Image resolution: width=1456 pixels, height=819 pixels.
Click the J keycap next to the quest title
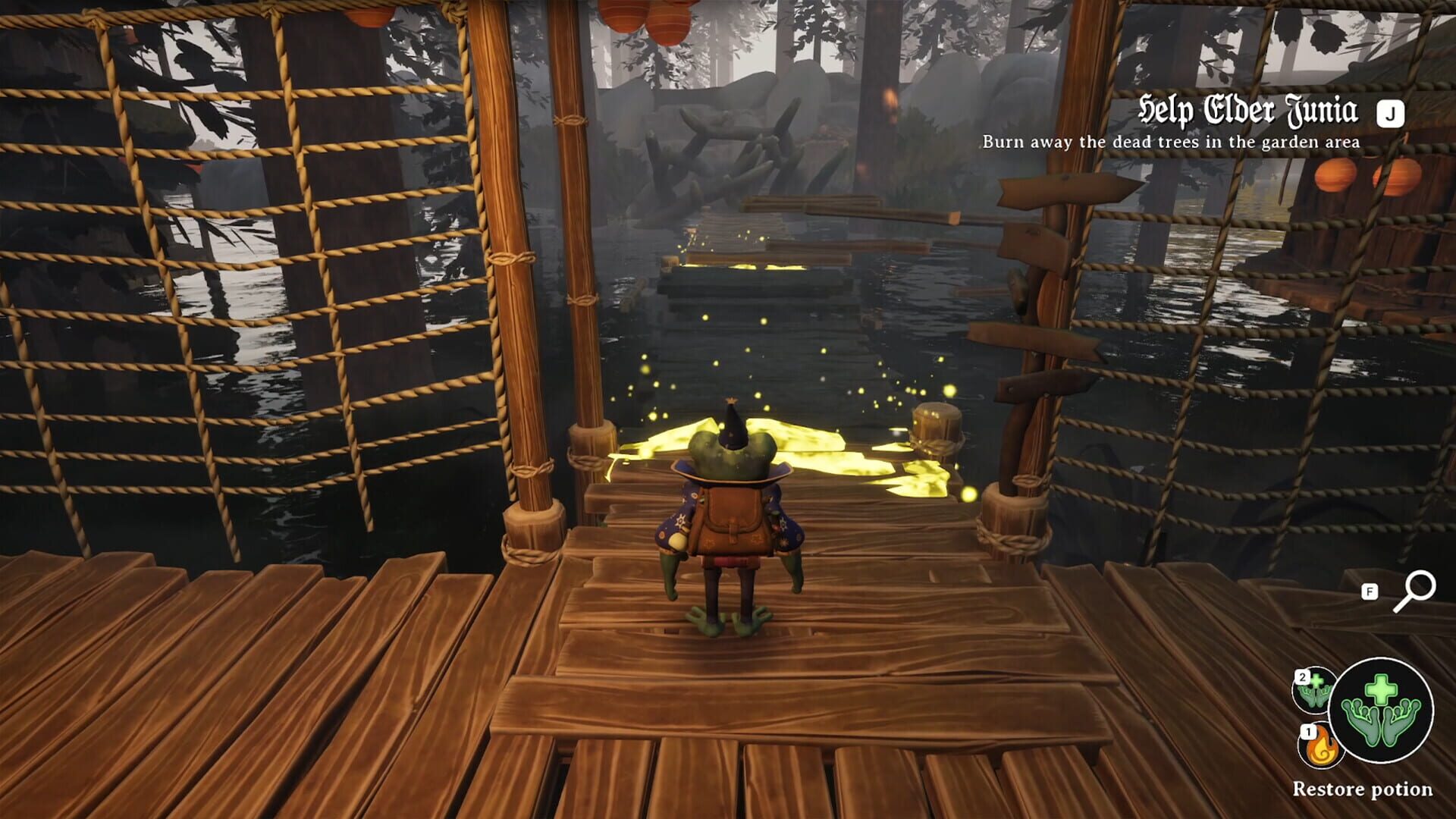point(1391,111)
